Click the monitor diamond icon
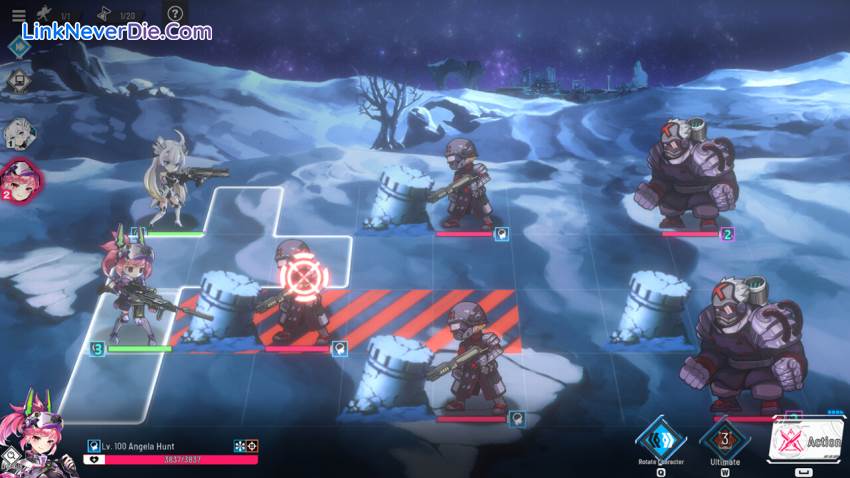 tap(17, 80)
